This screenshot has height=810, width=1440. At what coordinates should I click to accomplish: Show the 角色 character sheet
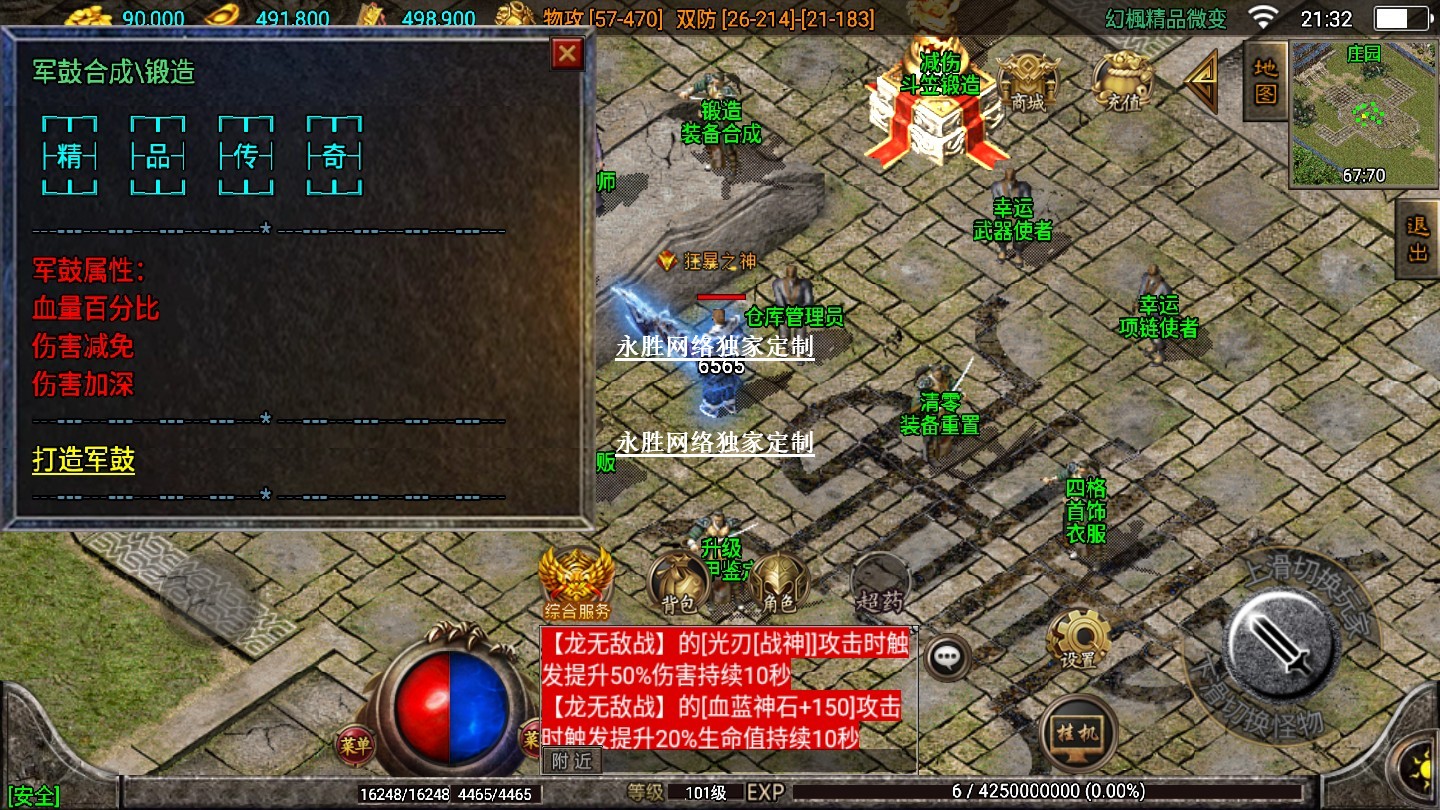click(x=779, y=582)
